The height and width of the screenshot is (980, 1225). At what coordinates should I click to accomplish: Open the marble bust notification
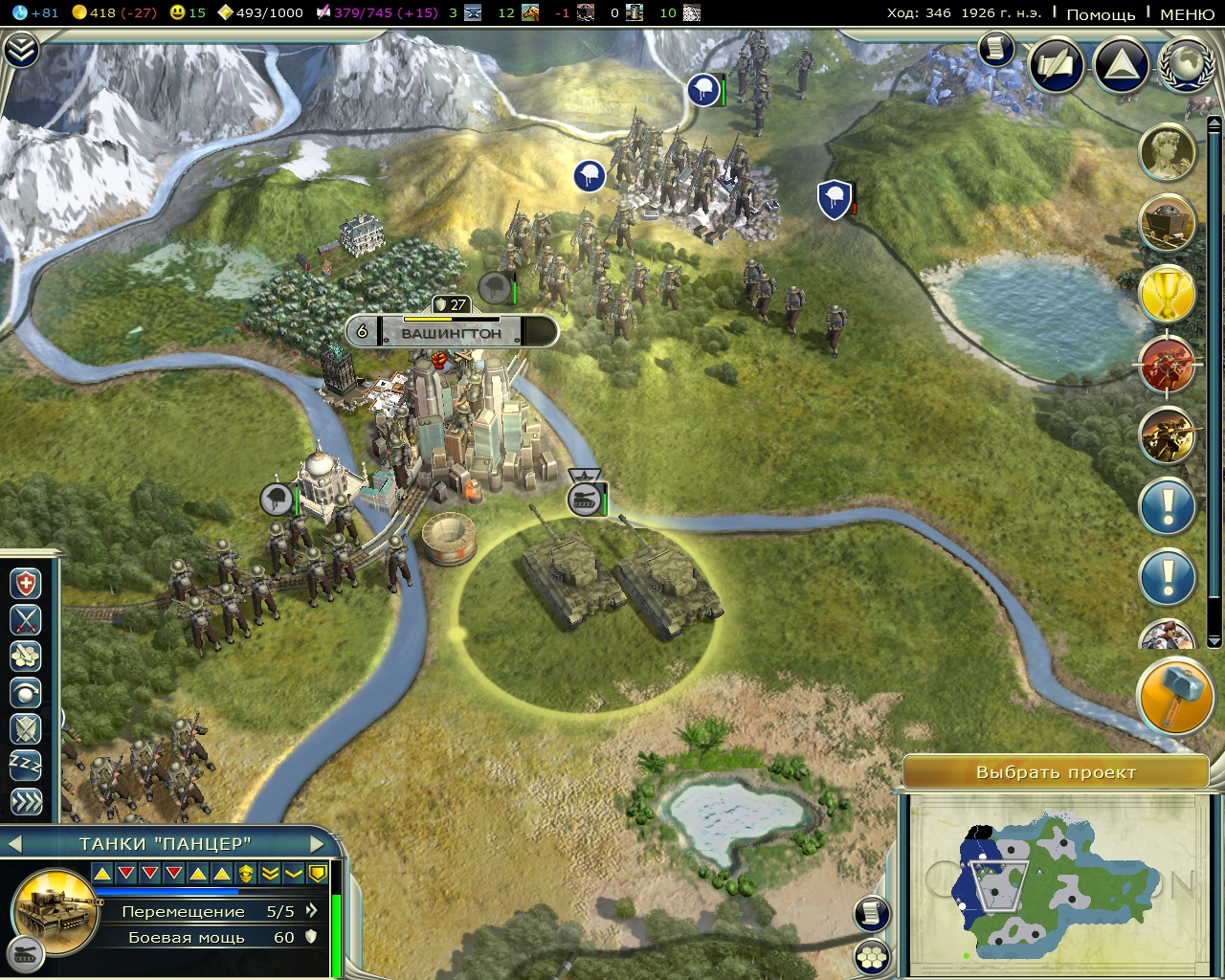click(1168, 151)
